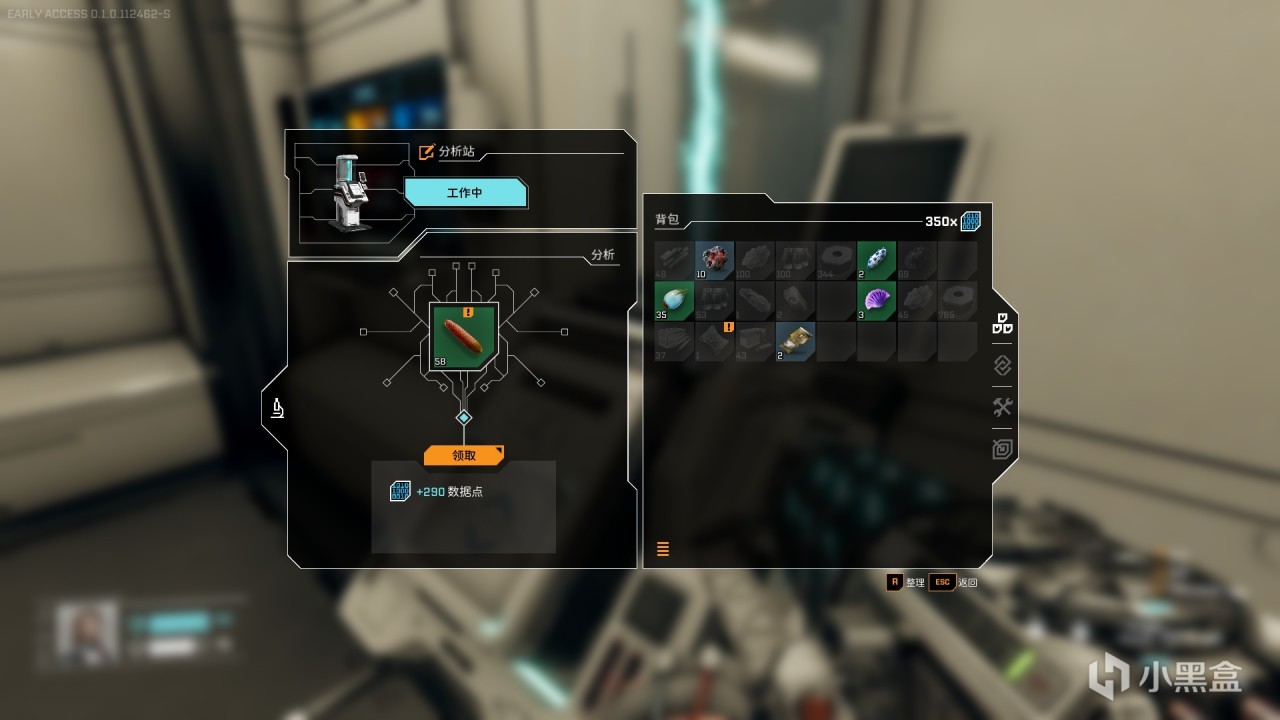The image size is (1280, 720).
Task: Select the red and black ore stack
Action: (x=714, y=260)
